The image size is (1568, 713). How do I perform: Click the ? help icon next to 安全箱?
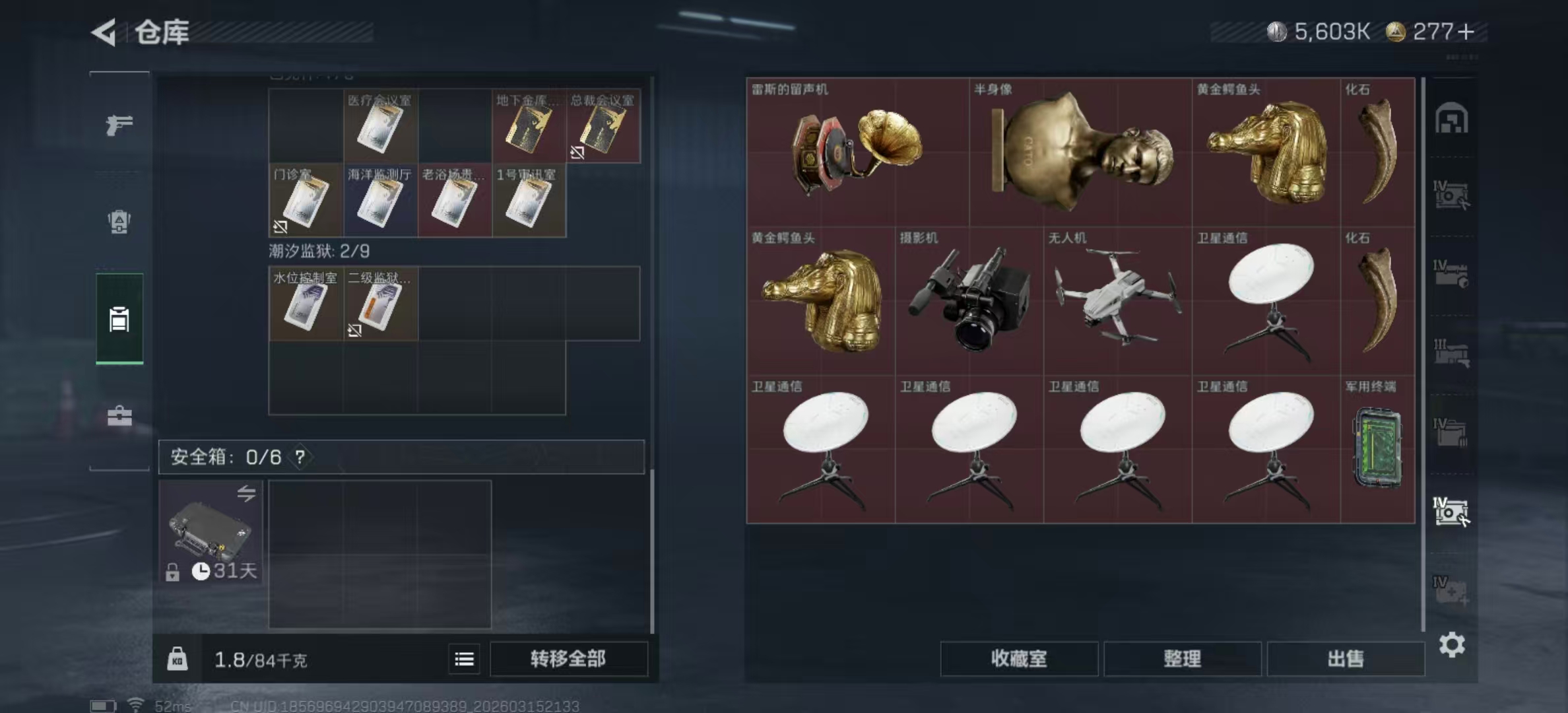(x=300, y=456)
